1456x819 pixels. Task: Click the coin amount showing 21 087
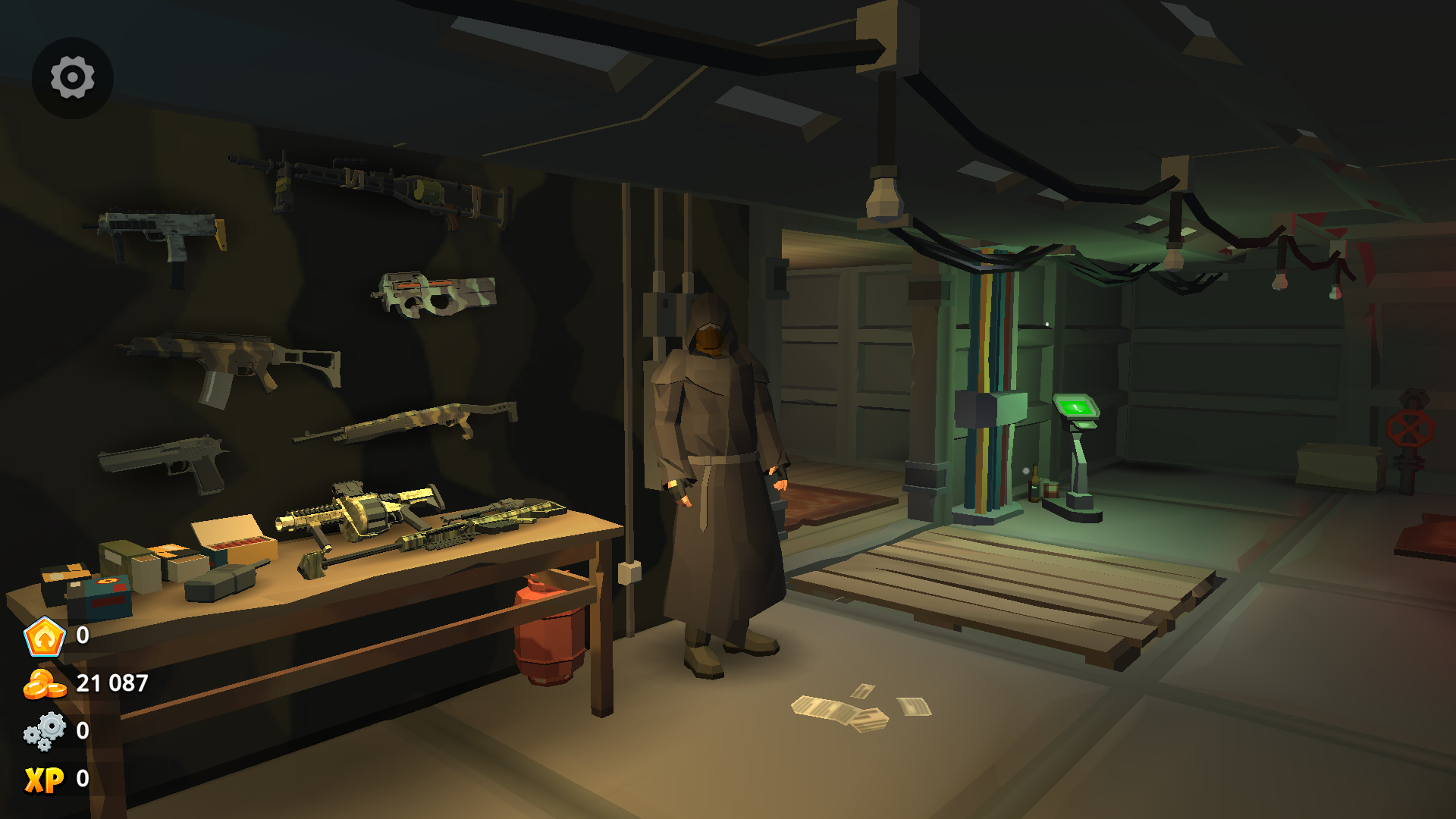(x=112, y=682)
